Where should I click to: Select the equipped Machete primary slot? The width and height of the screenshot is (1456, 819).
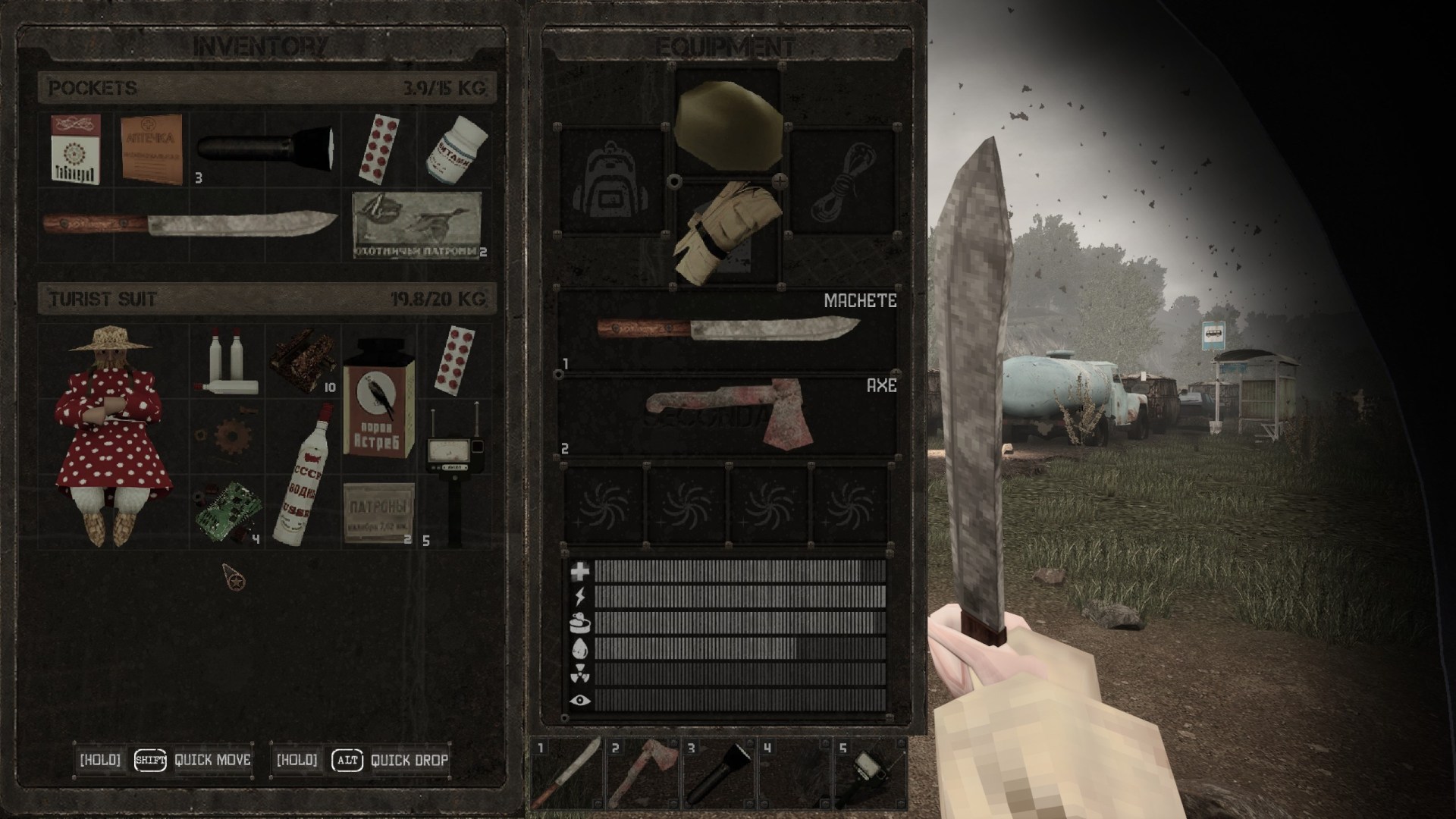[728, 330]
